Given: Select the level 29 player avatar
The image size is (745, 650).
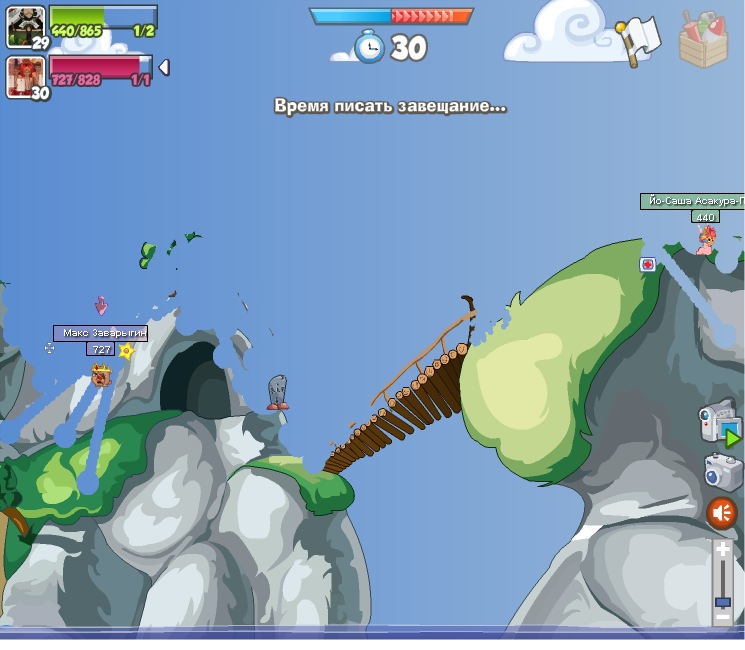Looking at the screenshot, I should coord(25,25).
